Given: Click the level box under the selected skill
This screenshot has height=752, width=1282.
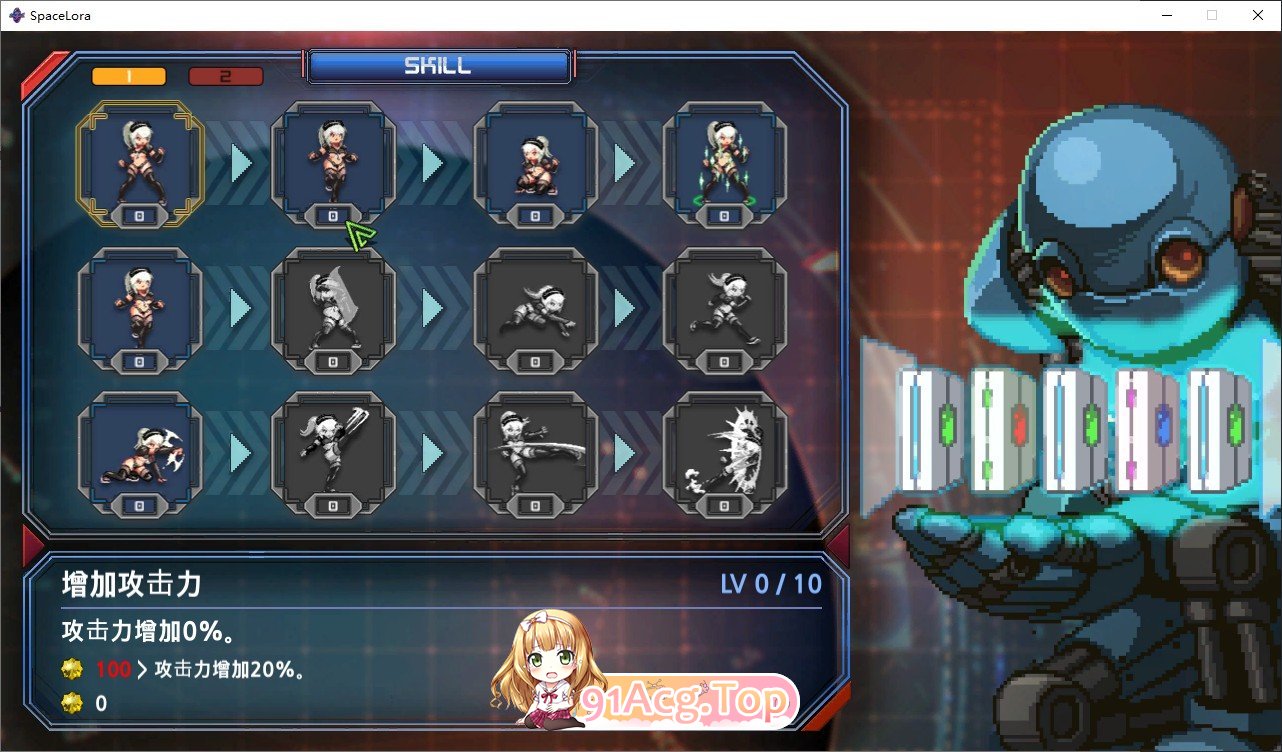Looking at the screenshot, I should pyautogui.click(x=137, y=213).
